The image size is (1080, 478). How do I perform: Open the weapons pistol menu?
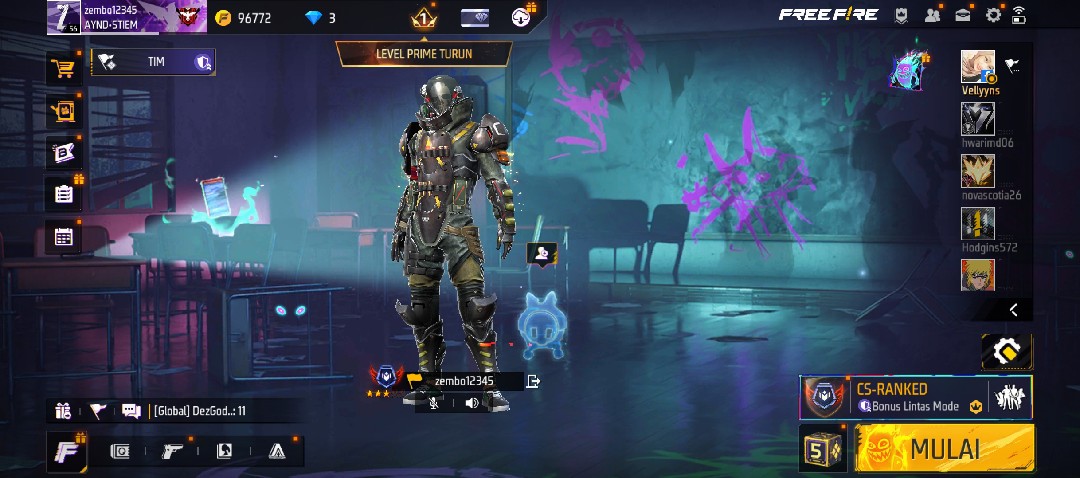click(172, 451)
